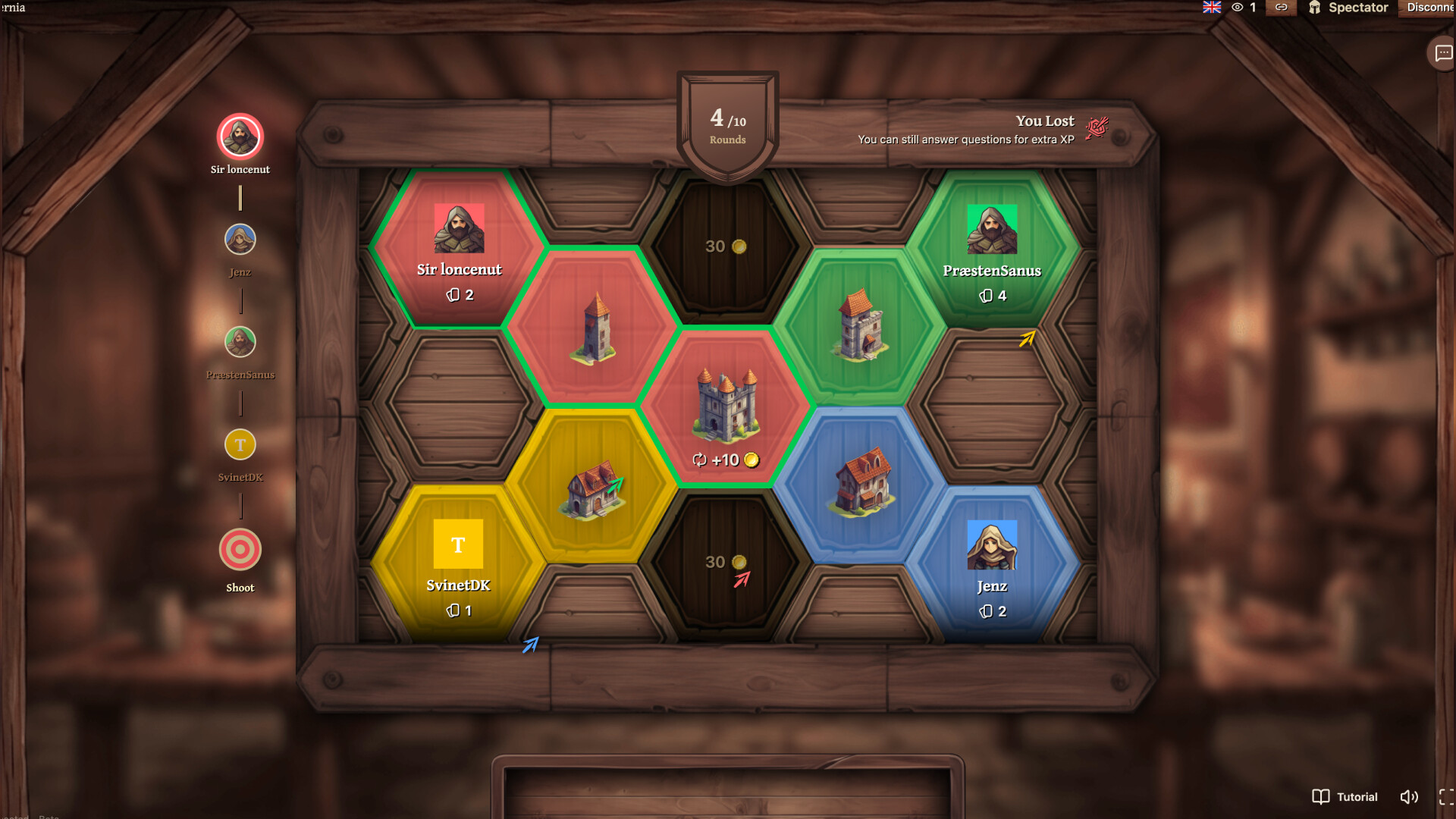Click the eye spectator counter icon
This screenshot has height=819, width=1456.
pyautogui.click(x=1237, y=8)
